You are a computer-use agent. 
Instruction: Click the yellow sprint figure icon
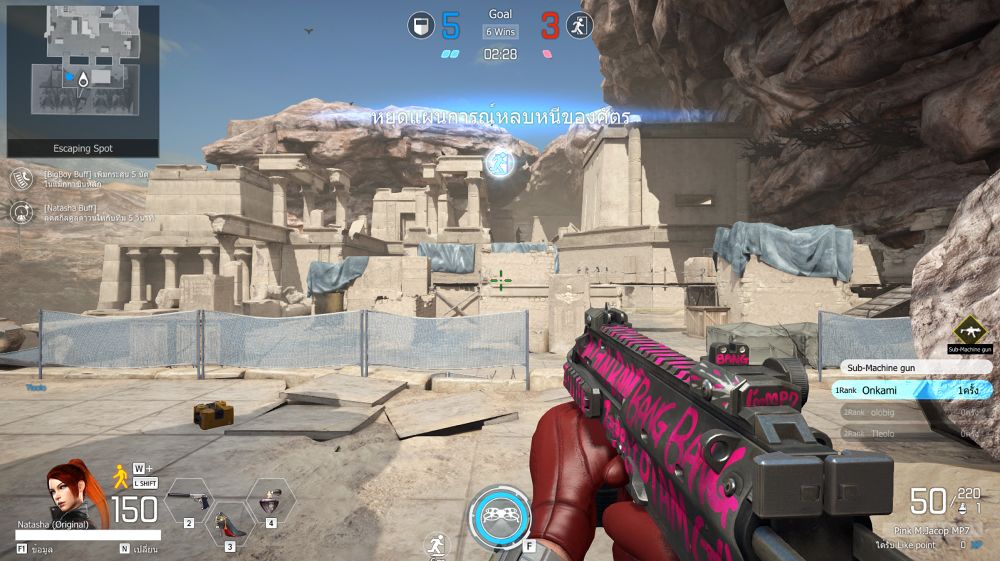coord(122,475)
